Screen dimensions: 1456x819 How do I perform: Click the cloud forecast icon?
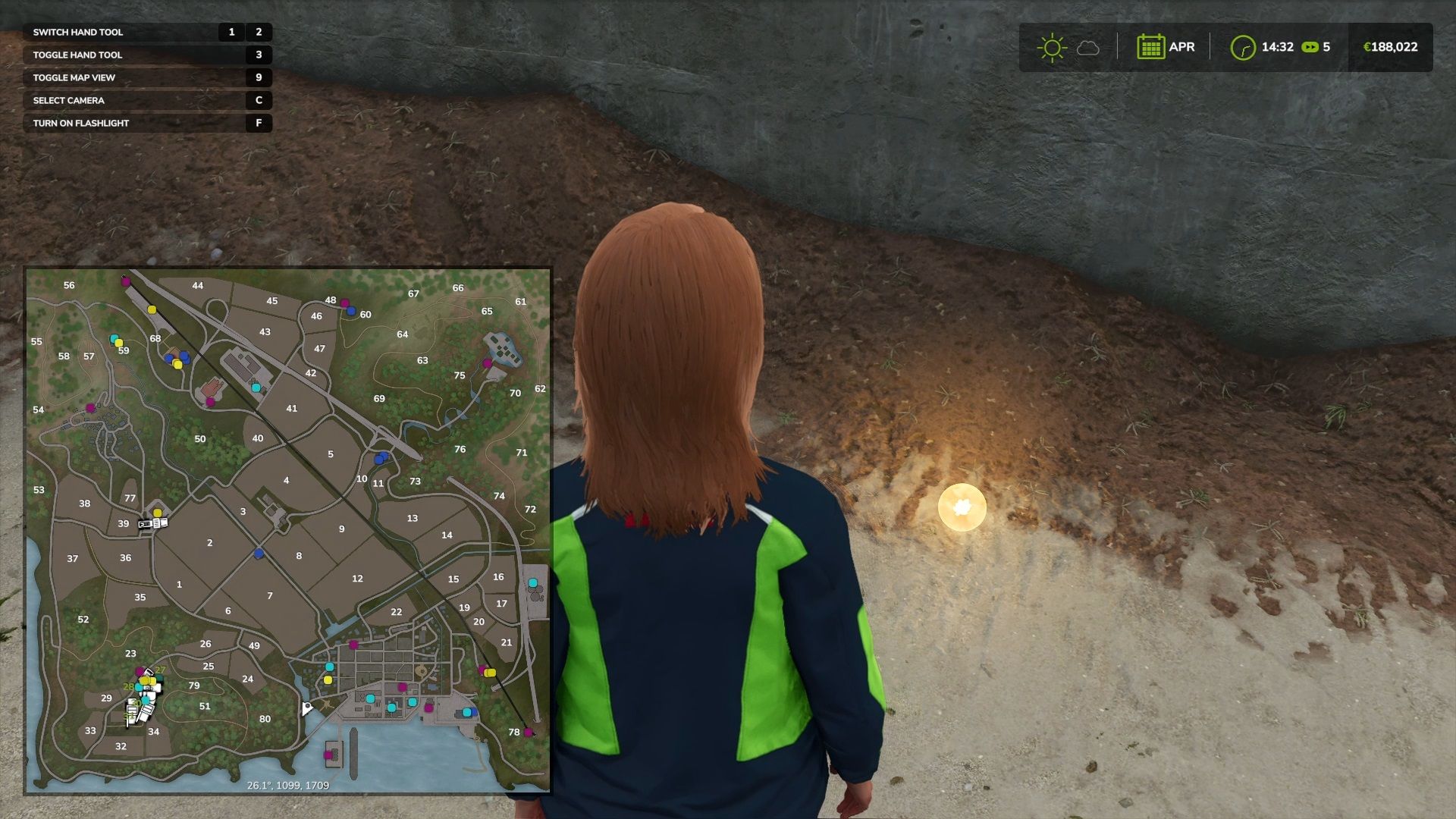[1089, 48]
